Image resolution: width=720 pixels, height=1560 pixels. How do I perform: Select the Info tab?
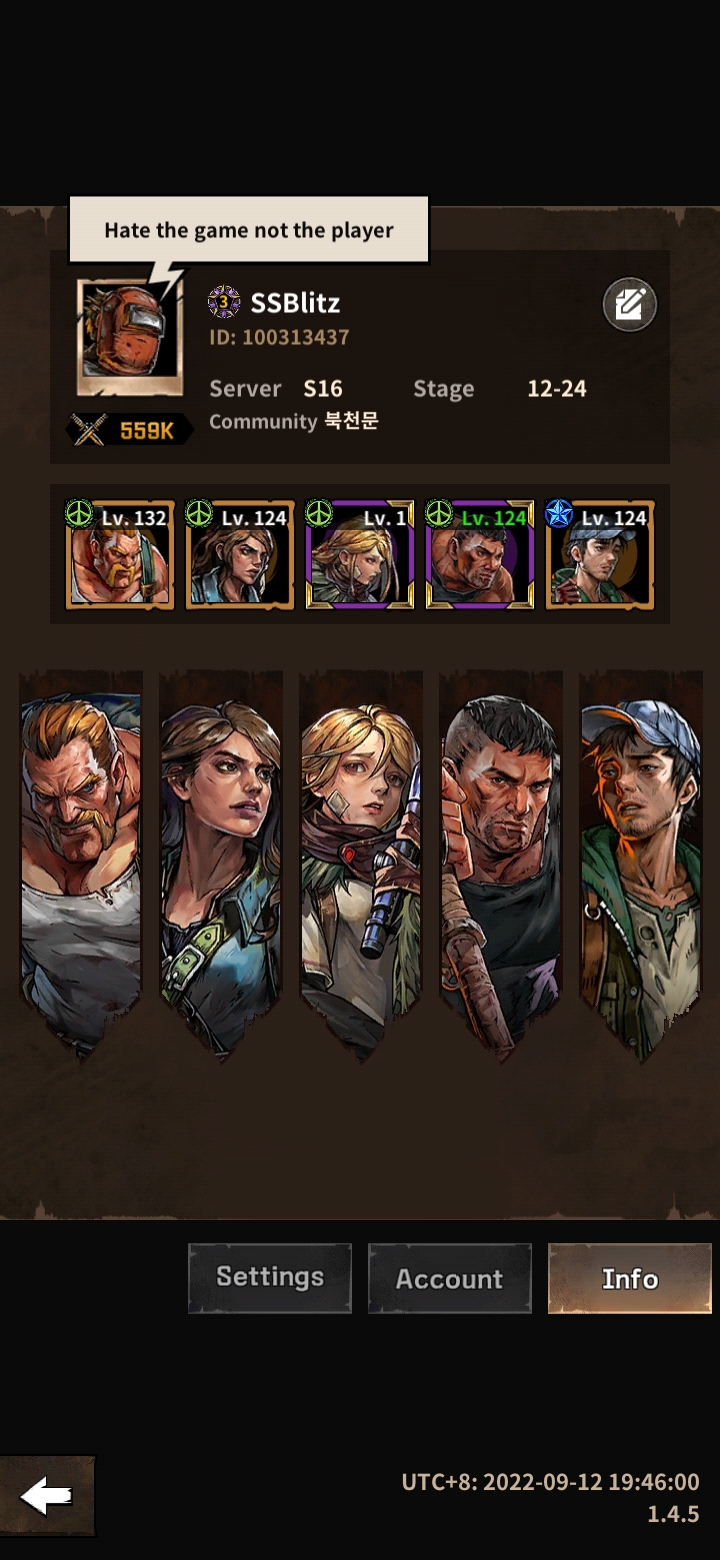tap(629, 1278)
